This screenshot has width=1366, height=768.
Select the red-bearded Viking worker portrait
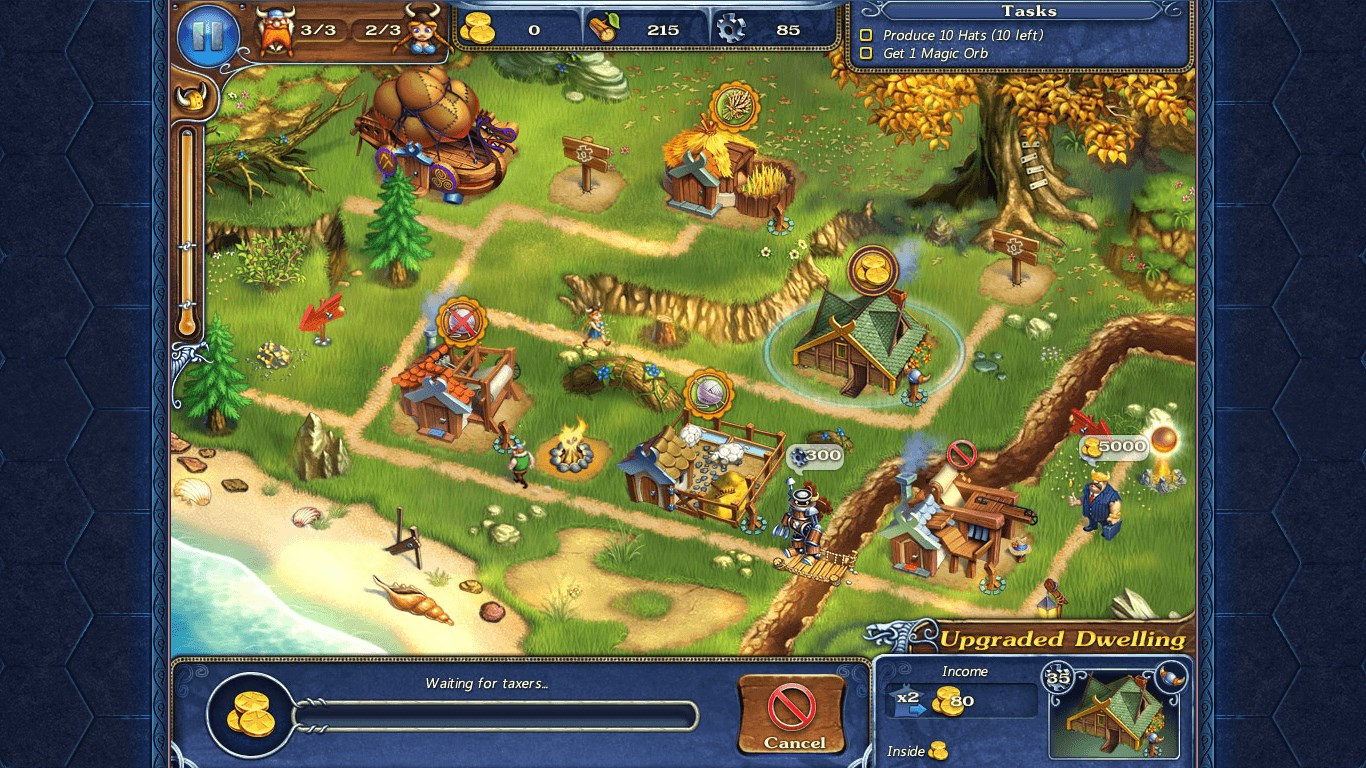pyautogui.click(x=275, y=32)
